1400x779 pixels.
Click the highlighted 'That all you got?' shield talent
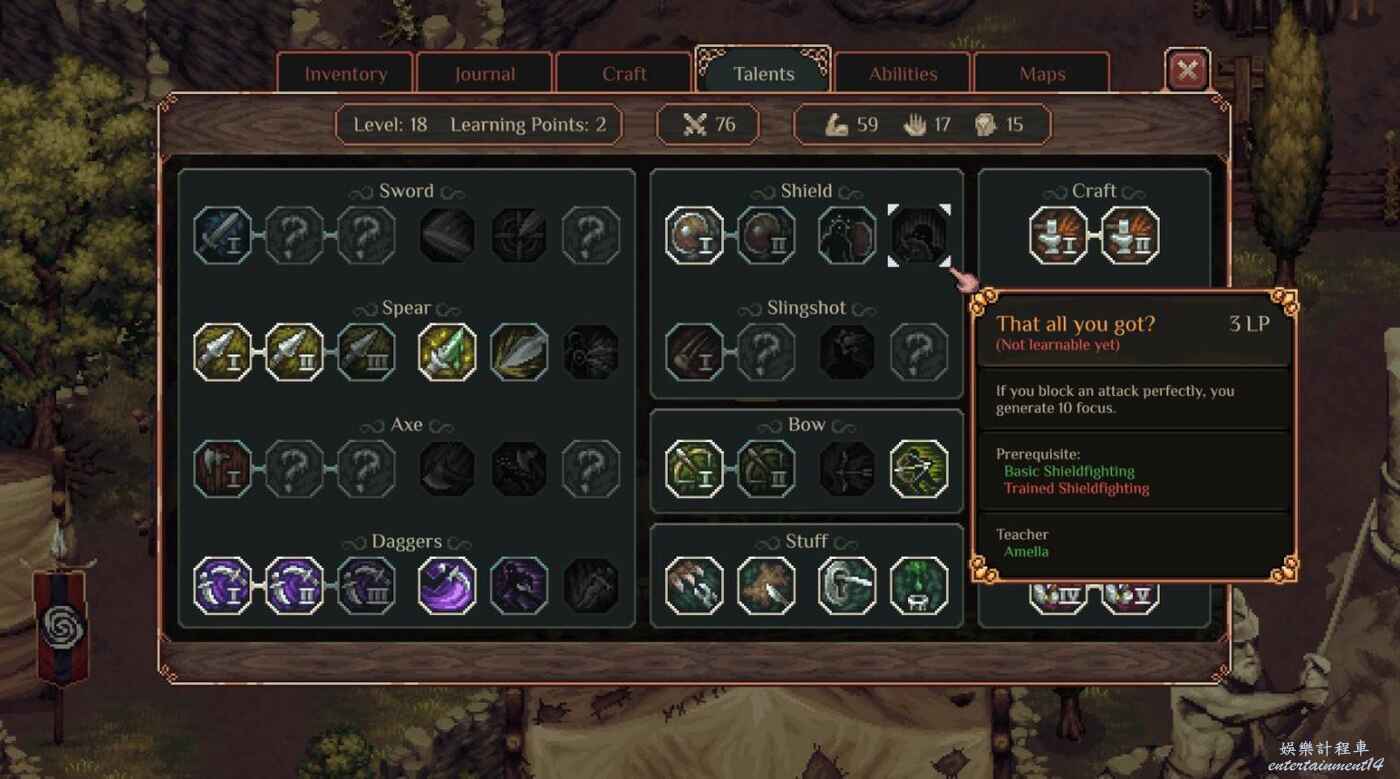coord(919,235)
